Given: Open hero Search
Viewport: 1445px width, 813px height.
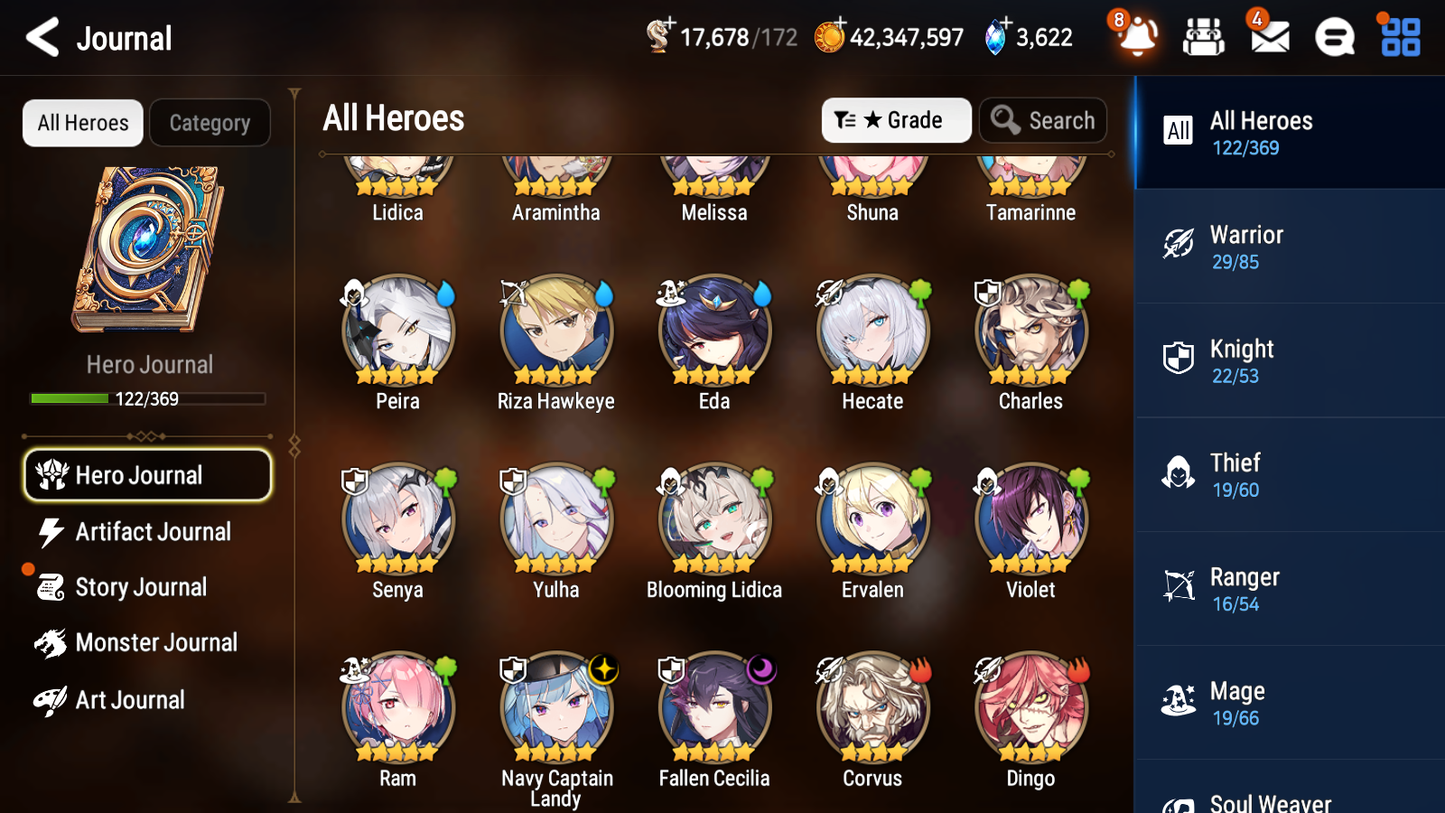Looking at the screenshot, I should [1043, 120].
